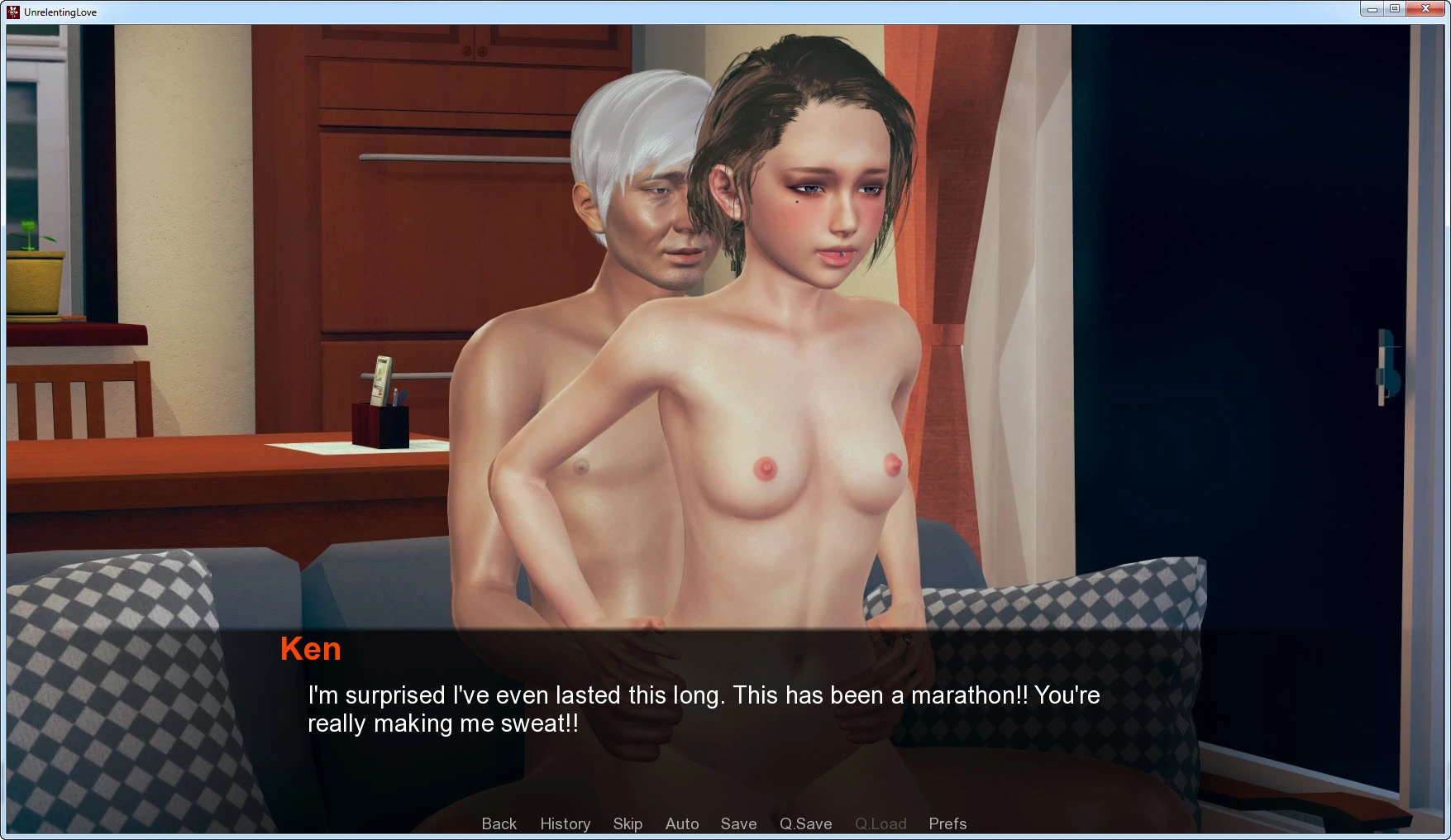Click the Q.Load quick load button
This screenshot has width=1451, height=840.
coord(881,823)
